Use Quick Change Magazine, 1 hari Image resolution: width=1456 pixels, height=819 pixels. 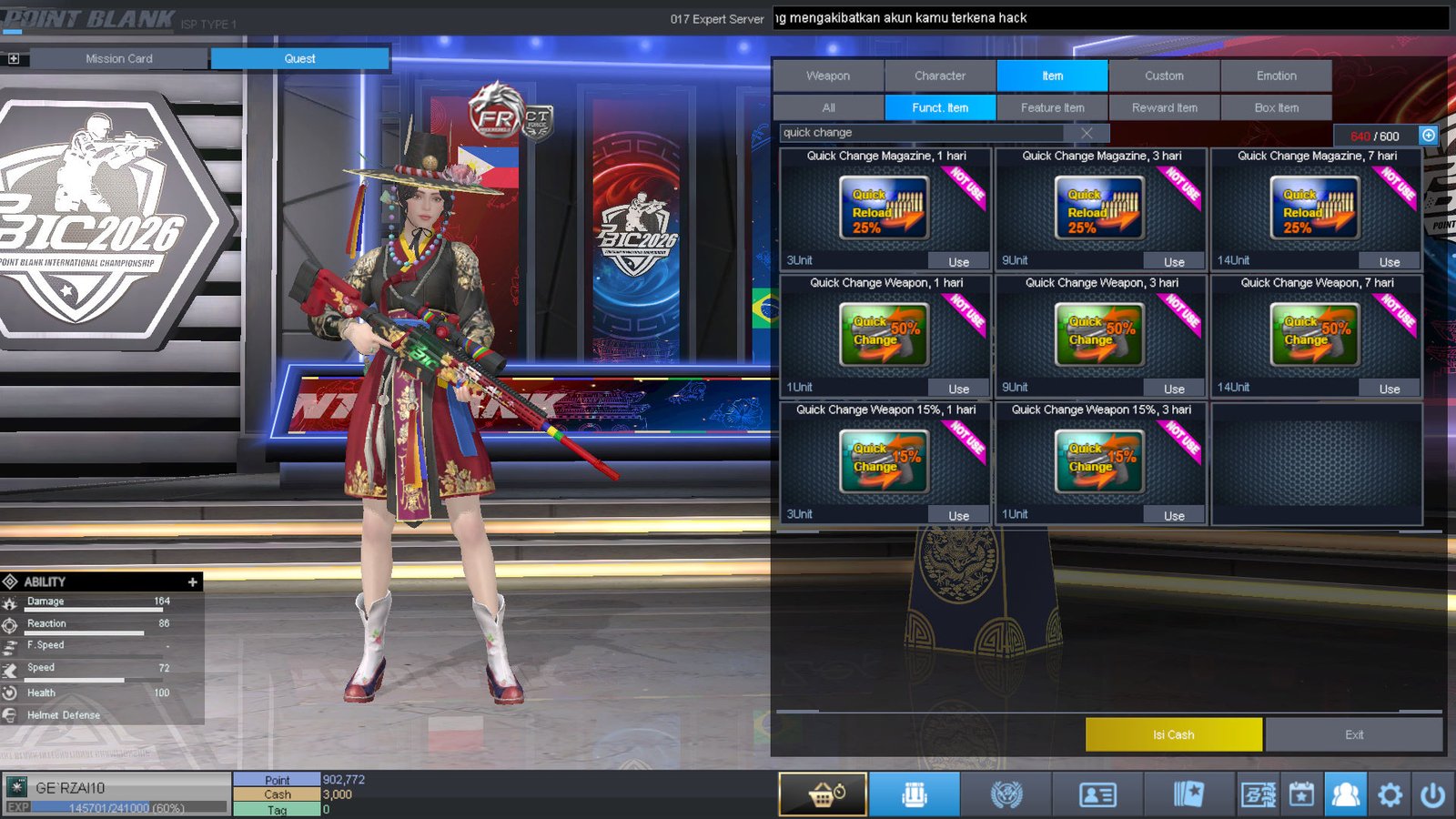958,262
